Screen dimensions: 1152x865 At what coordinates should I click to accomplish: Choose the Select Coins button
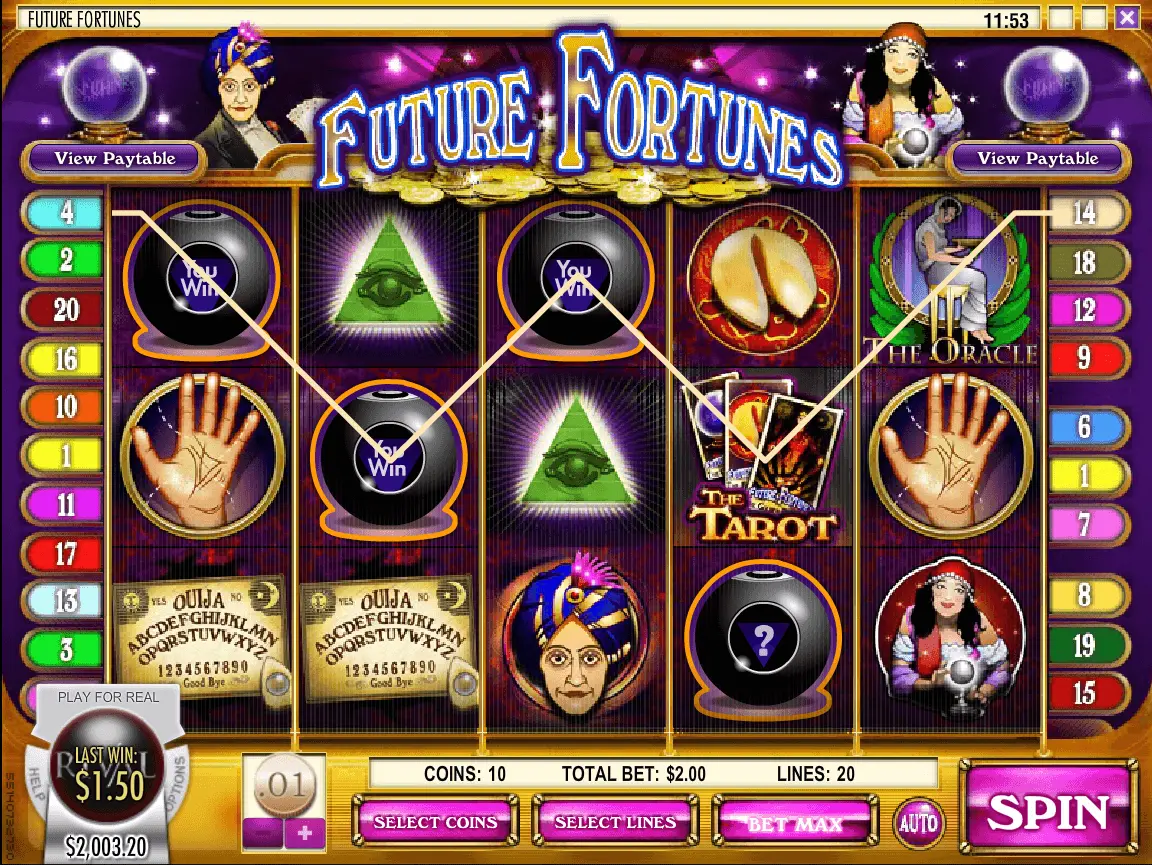click(435, 822)
